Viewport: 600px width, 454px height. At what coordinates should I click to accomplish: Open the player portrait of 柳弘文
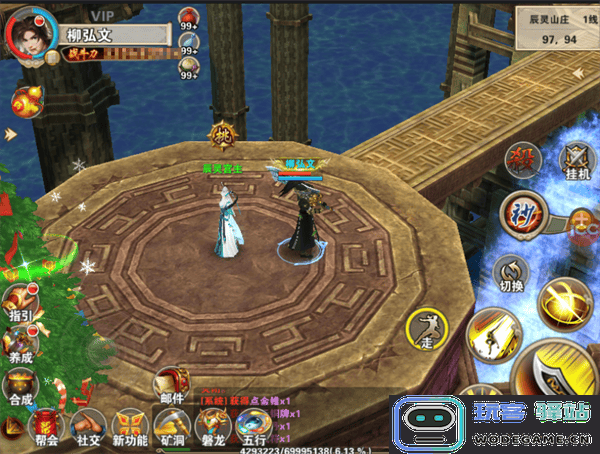point(30,32)
